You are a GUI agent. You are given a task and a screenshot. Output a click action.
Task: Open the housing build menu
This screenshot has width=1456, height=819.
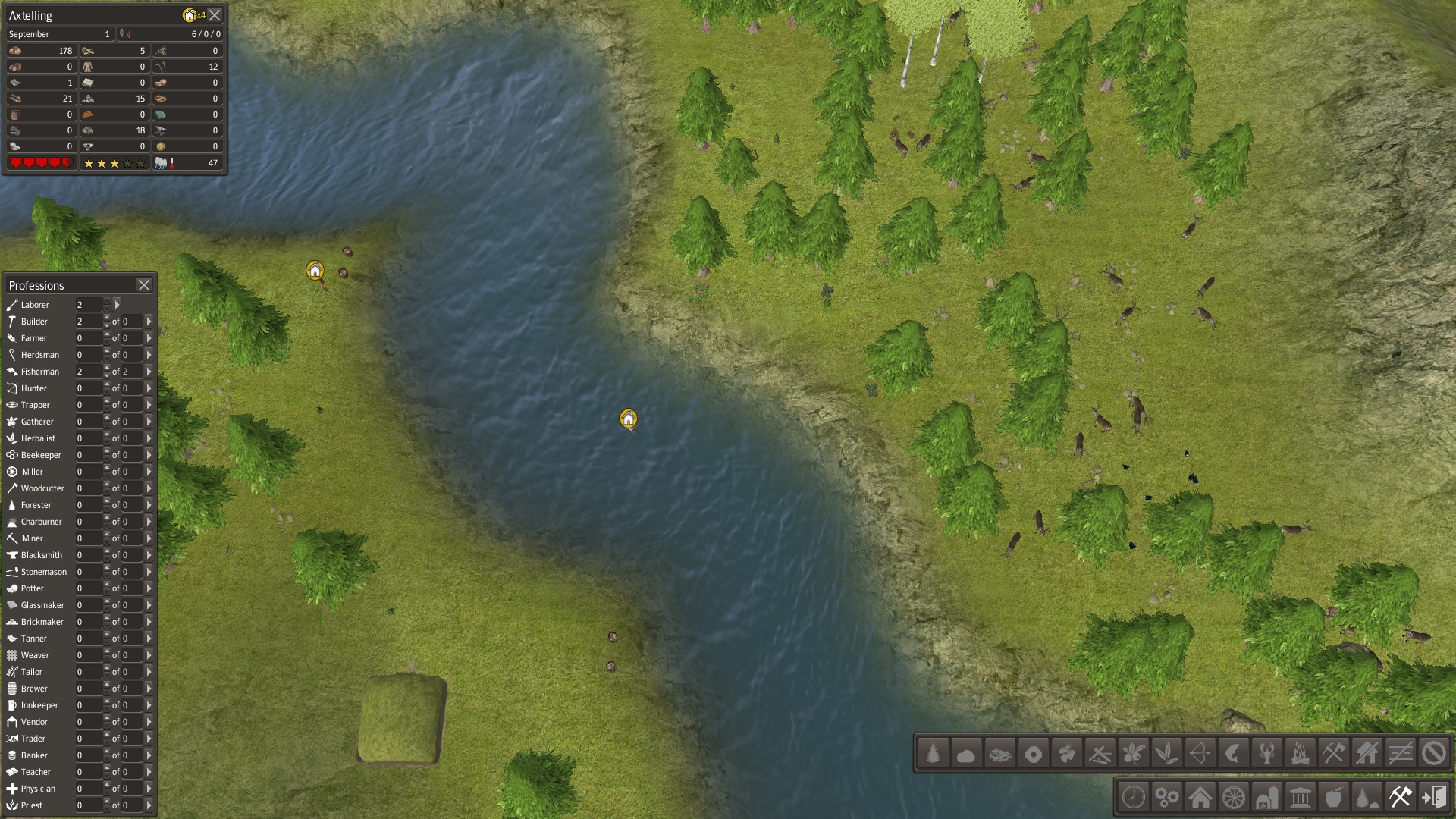point(1200,798)
